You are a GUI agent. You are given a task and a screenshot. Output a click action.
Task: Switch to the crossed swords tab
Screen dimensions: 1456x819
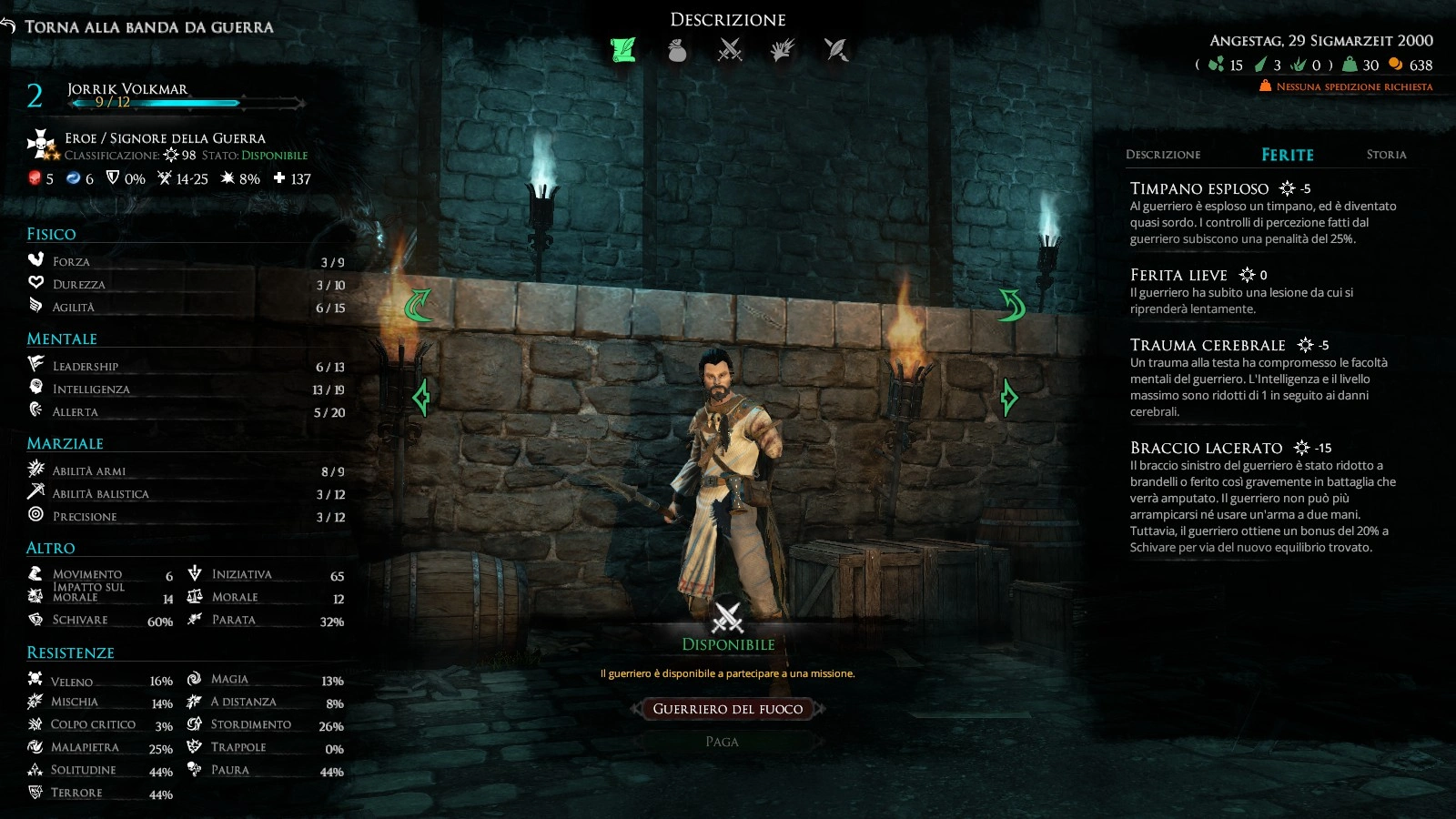pos(730,50)
